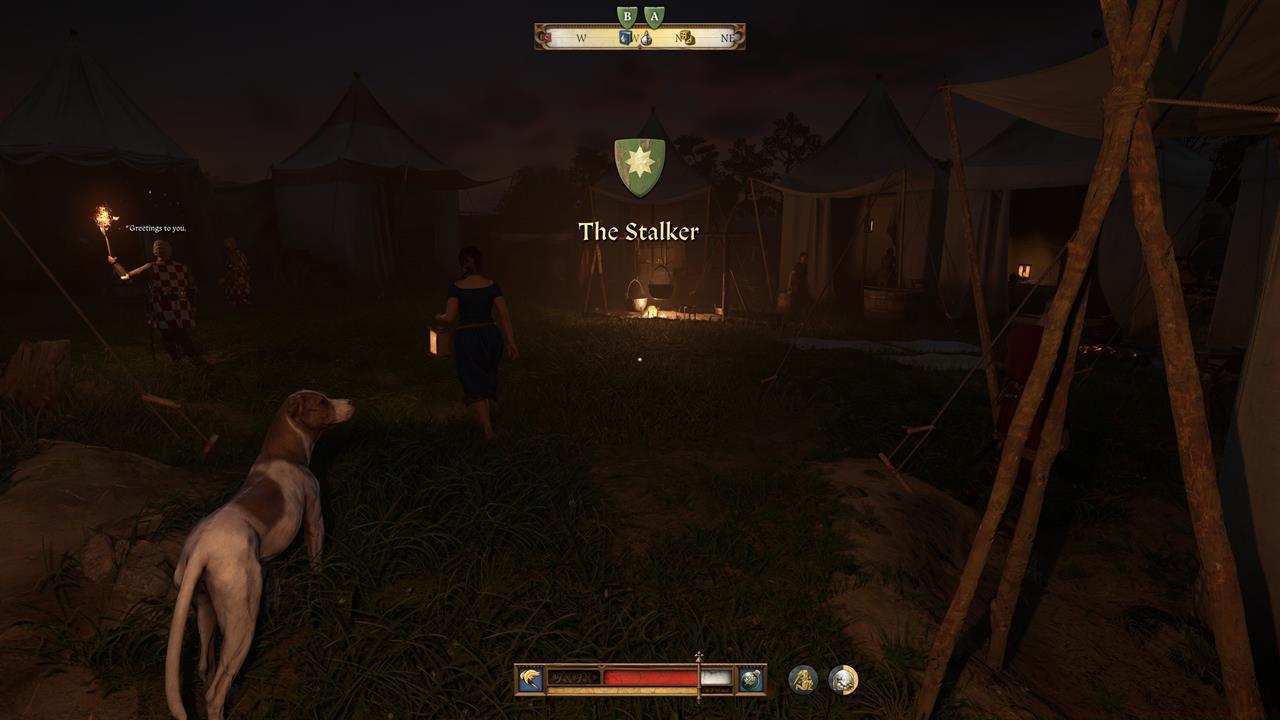Click the sun-and-moon buff icon
The height and width of the screenshot is (720, 1280).
843,680
